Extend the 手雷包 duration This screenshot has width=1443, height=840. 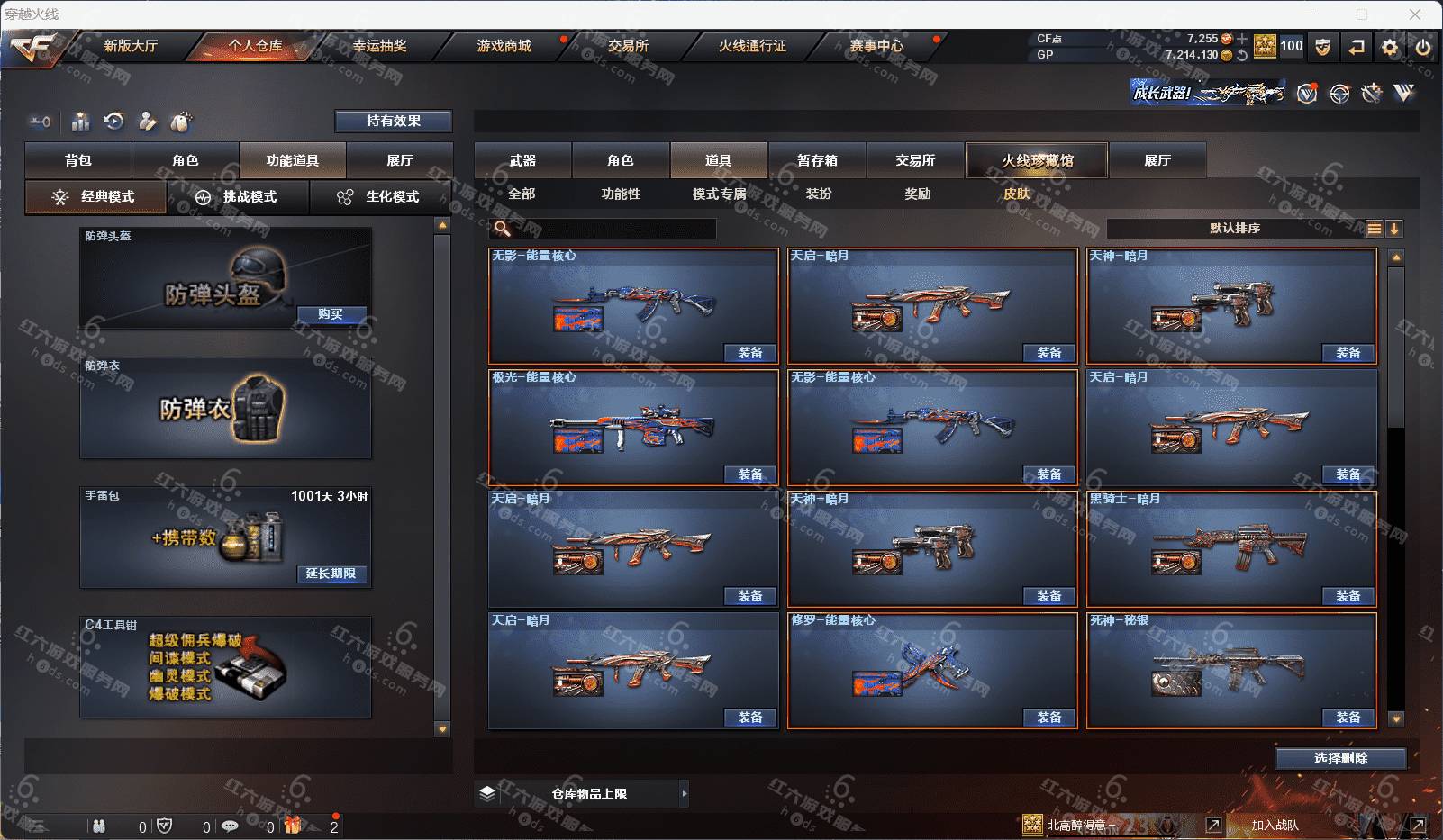[x=331, y=574]
